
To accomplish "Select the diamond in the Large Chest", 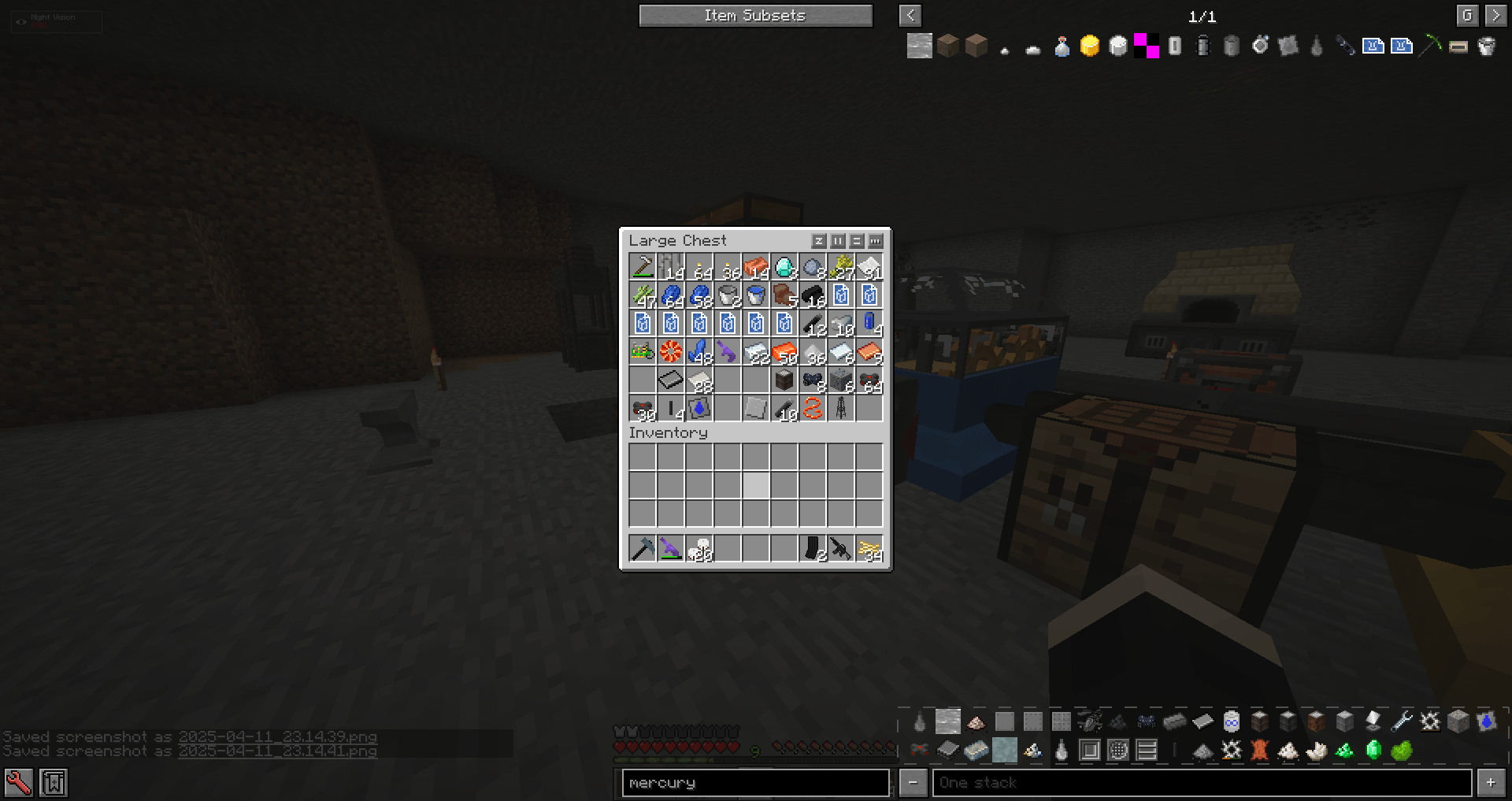I will pyautogui.click(x=784, y=268).
